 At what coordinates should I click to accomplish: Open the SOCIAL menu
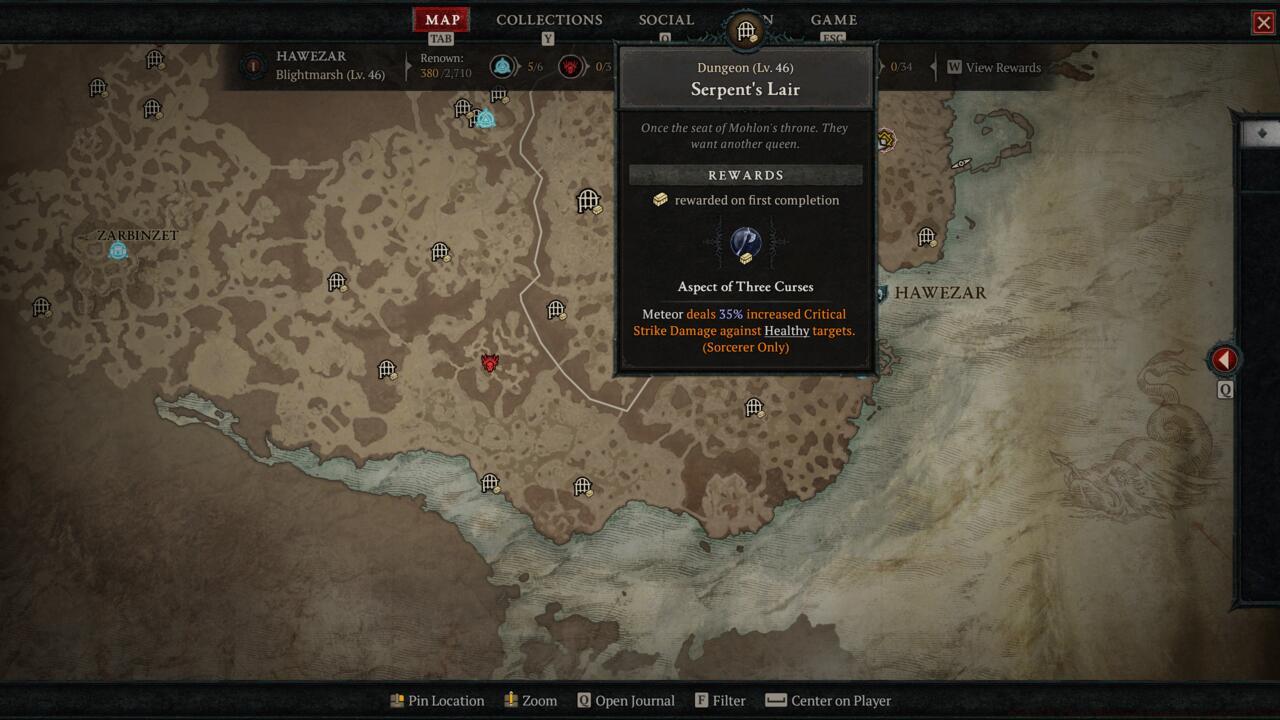click(666, 19)
